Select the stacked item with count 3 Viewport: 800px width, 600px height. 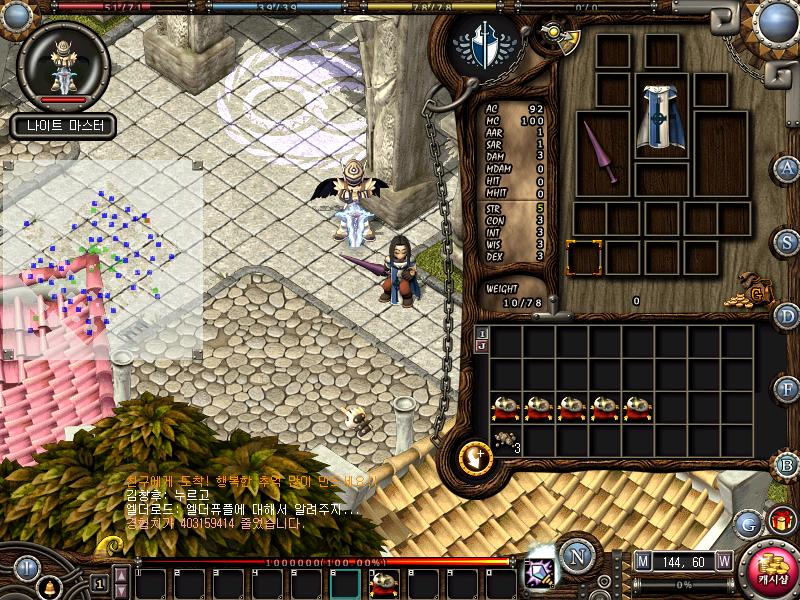click(506, 439)
